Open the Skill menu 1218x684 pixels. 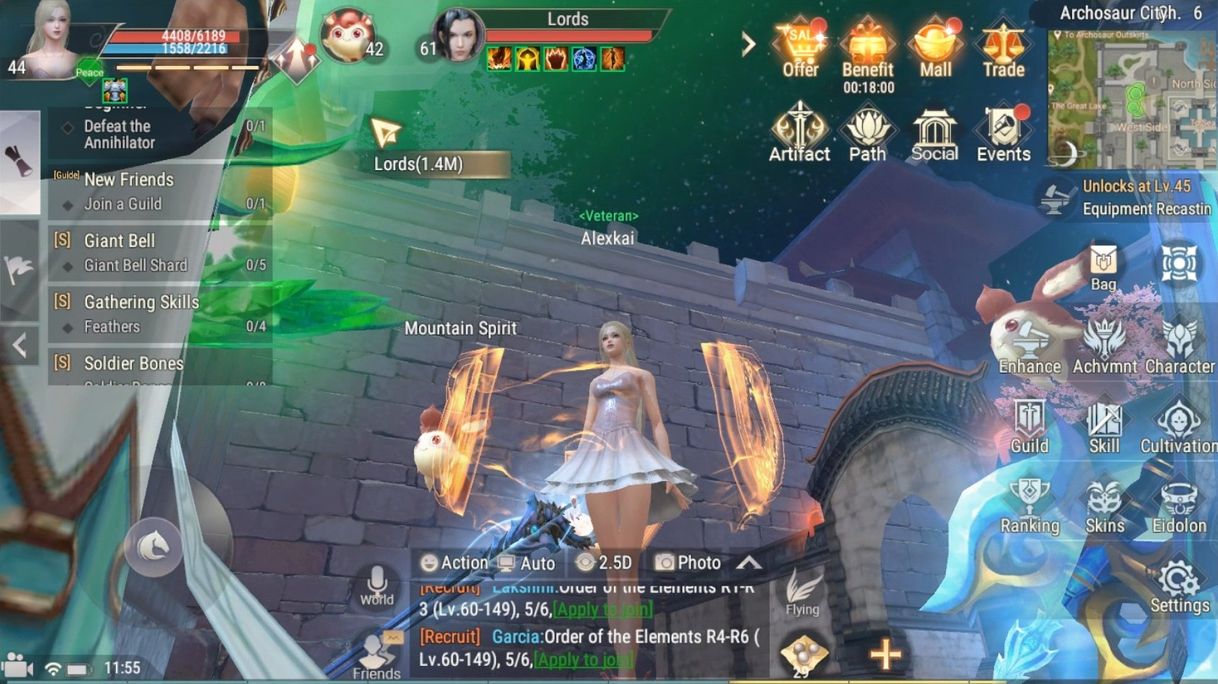click(x=1104, y=426)
